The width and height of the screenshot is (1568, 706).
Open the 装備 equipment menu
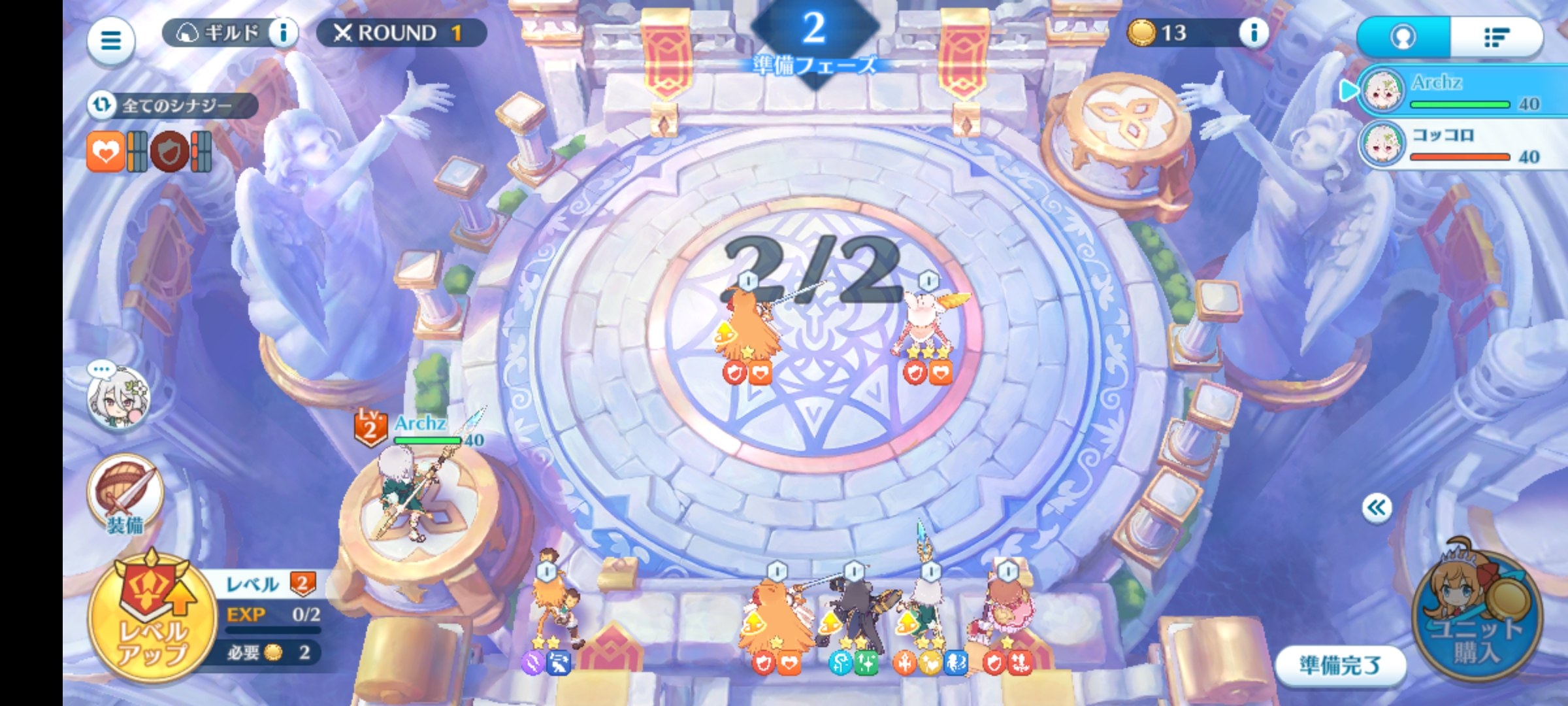pos(125,496)
